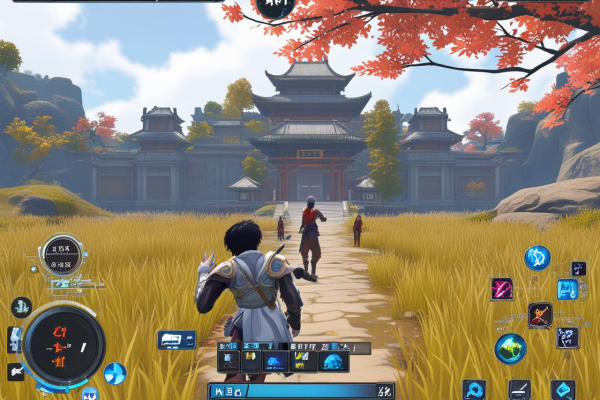Trigger the orange warrior strike ability
Image resolution: width=600 pixels, height=400 pixels.
coord(540,315)
